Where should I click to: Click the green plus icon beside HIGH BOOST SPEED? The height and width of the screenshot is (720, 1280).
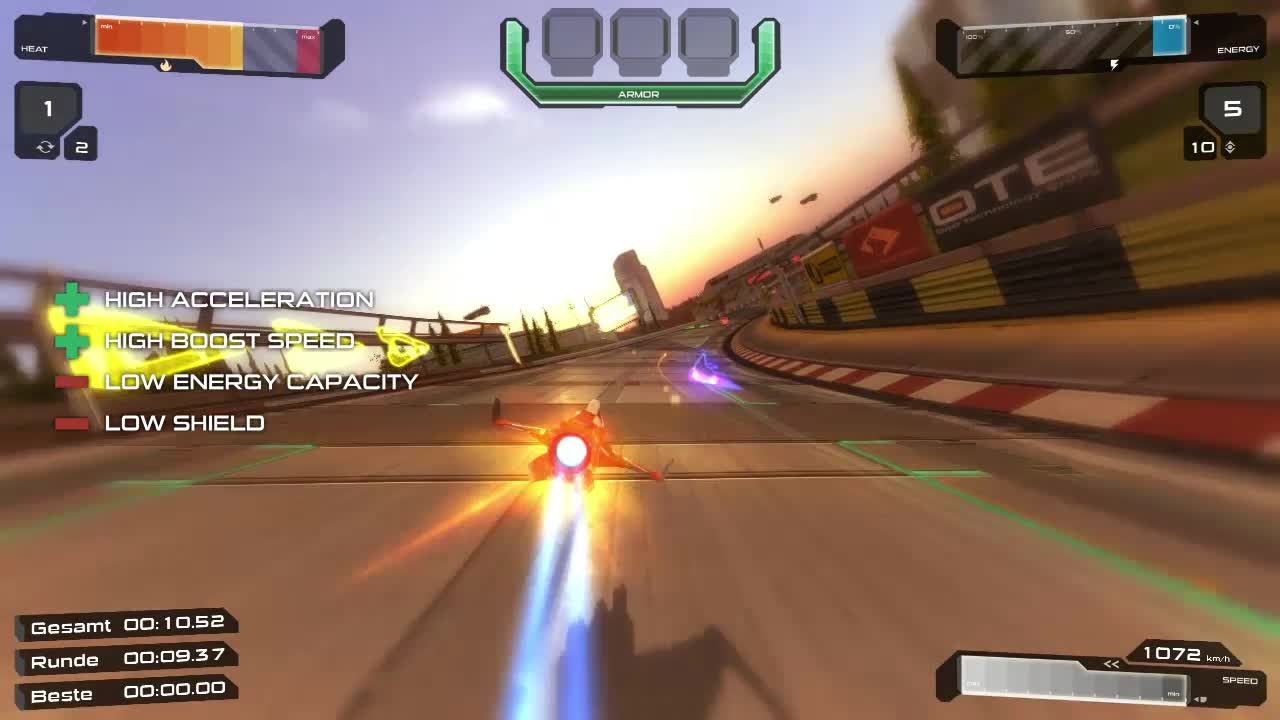[x=73, y=340]
